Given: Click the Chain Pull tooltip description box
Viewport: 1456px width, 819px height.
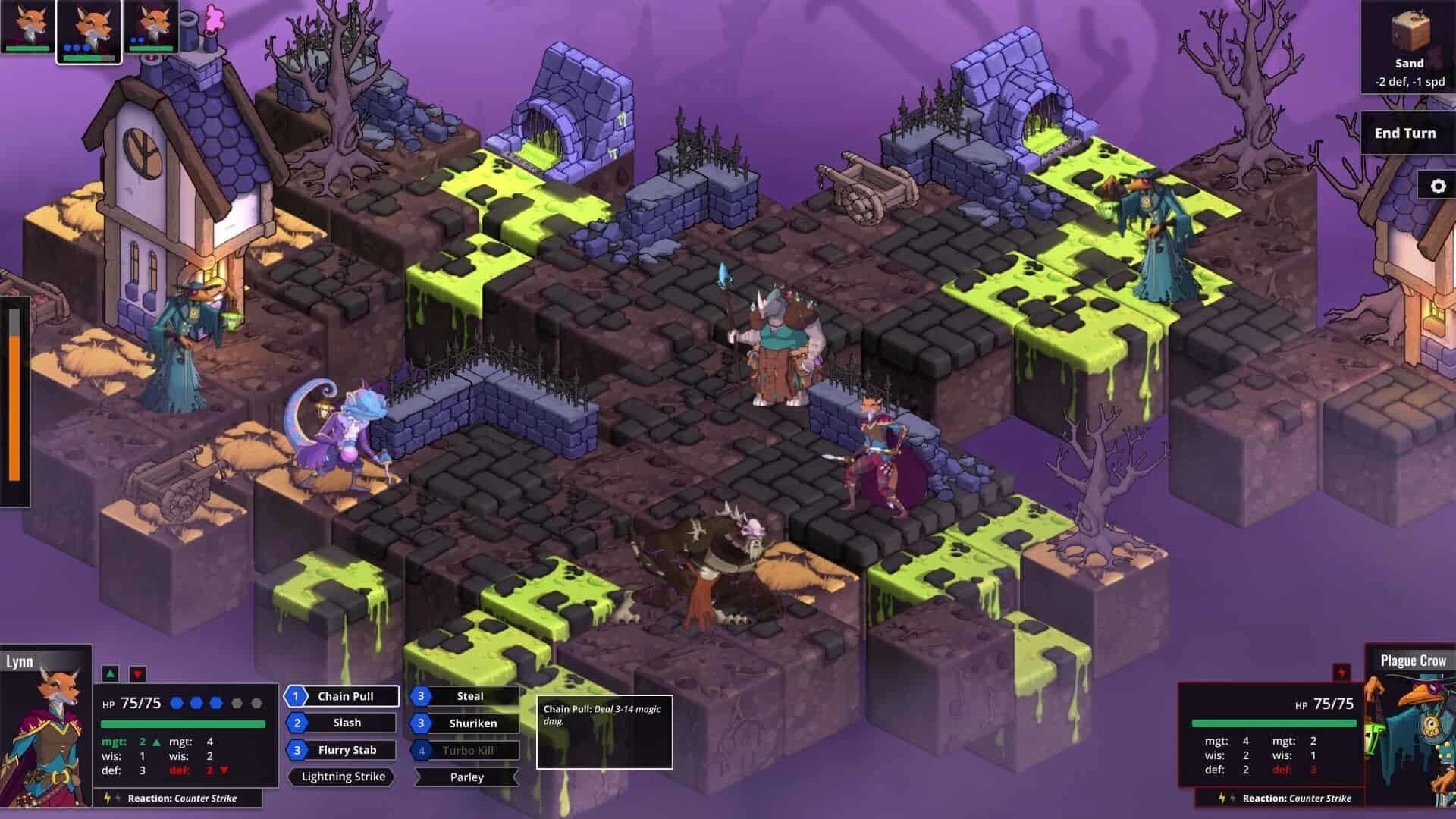Looking at the screenshot, I should coord(604,730).
